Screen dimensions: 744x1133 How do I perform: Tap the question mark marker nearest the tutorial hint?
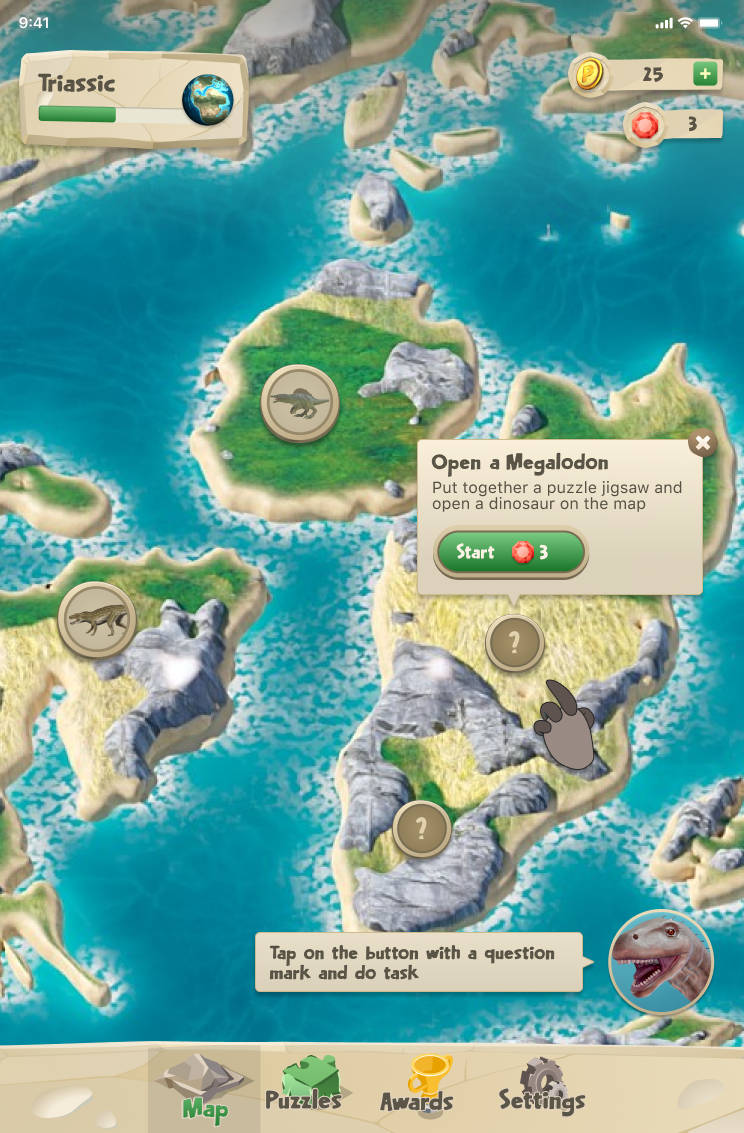pyautogui.click(x=421, y=828)
